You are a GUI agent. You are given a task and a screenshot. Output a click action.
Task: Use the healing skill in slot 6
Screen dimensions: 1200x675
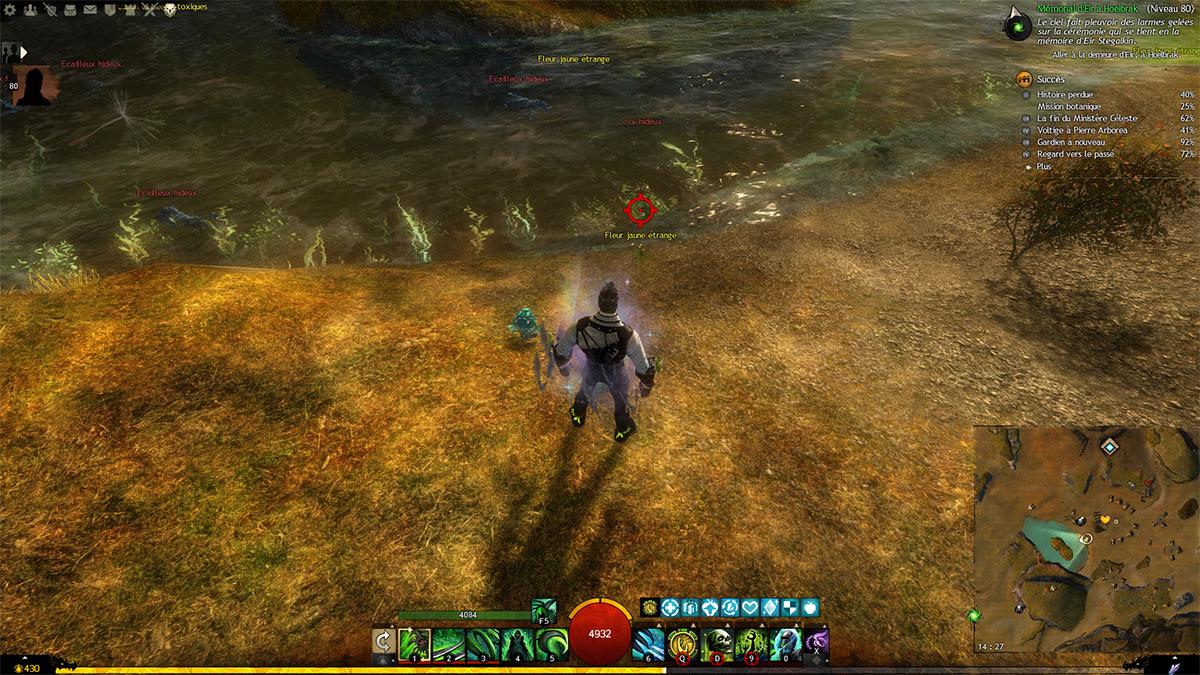[x=647, y=643]
